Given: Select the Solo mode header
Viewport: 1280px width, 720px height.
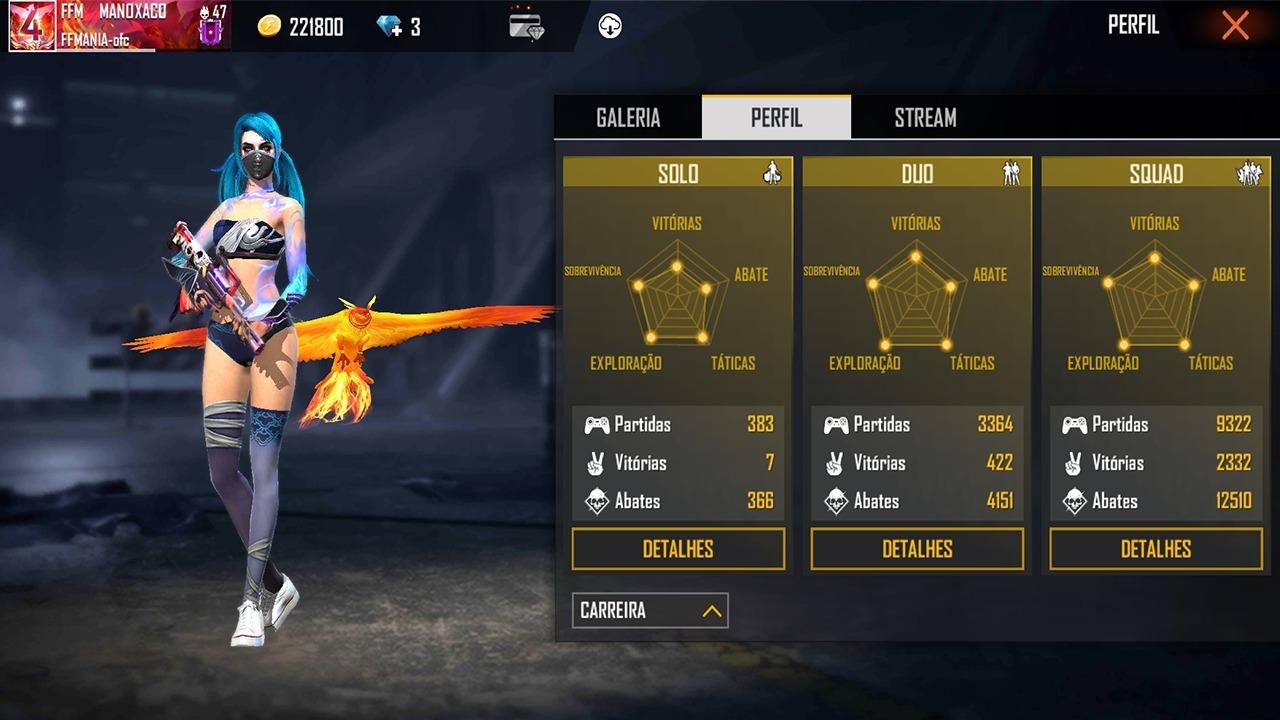Looking at the screenshot, I should click(678, 173).
